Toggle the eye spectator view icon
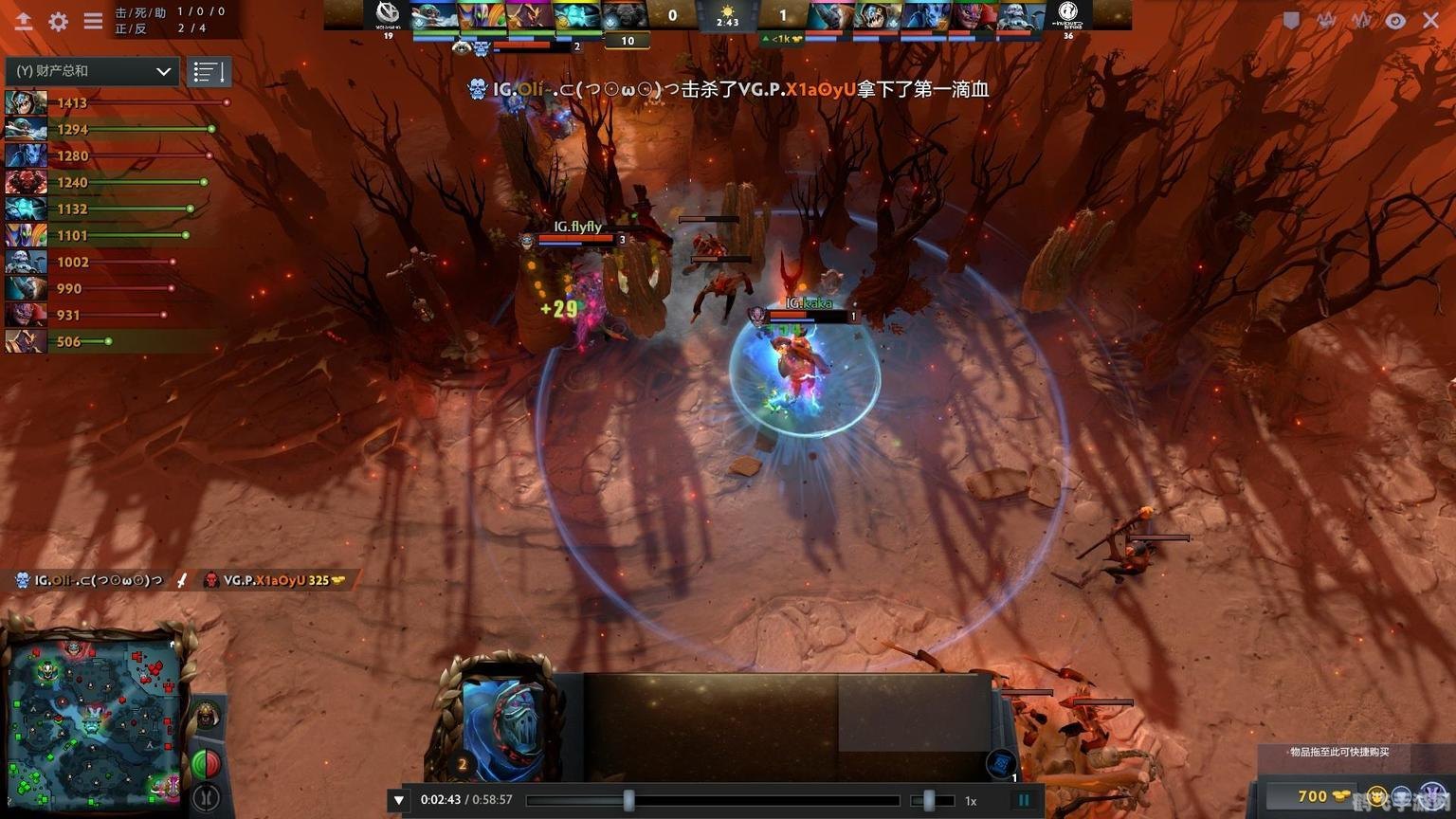This screenshot has height=819, width=1456. pos(1395,20)
